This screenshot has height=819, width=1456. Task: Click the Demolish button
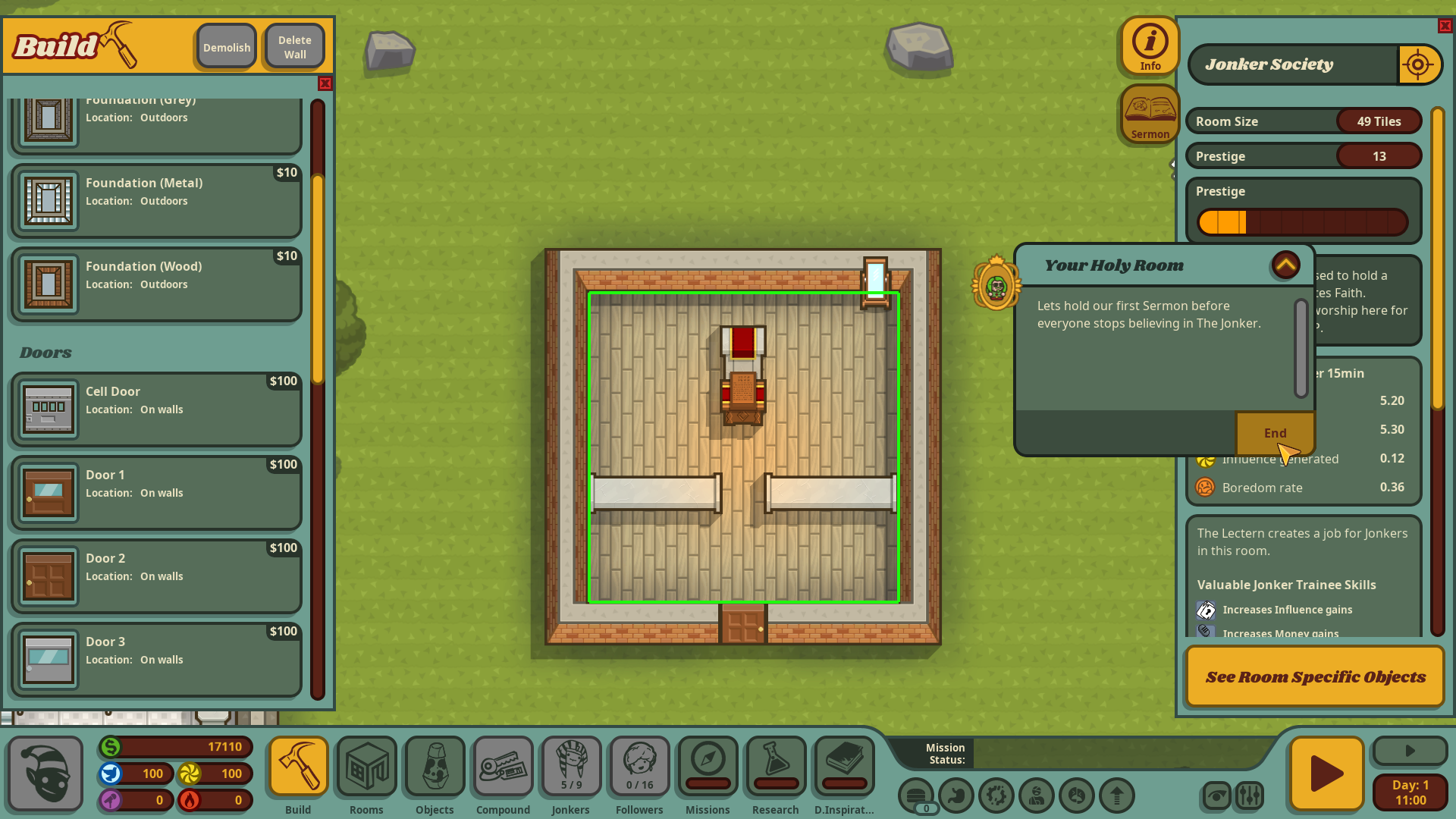pyautogui.click(x=226, y=47)
